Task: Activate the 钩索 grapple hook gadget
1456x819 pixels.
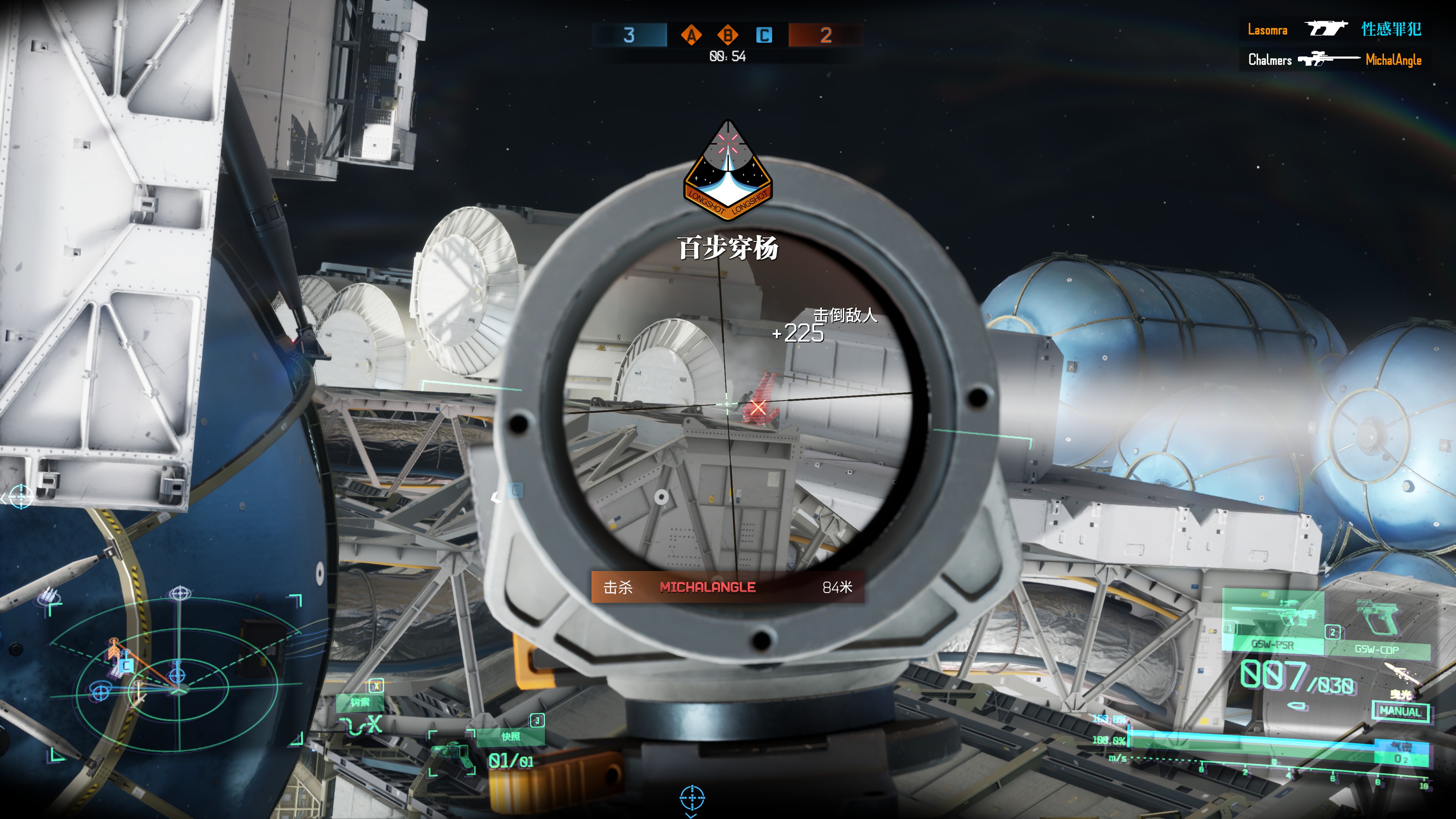Action: point(360,702)
